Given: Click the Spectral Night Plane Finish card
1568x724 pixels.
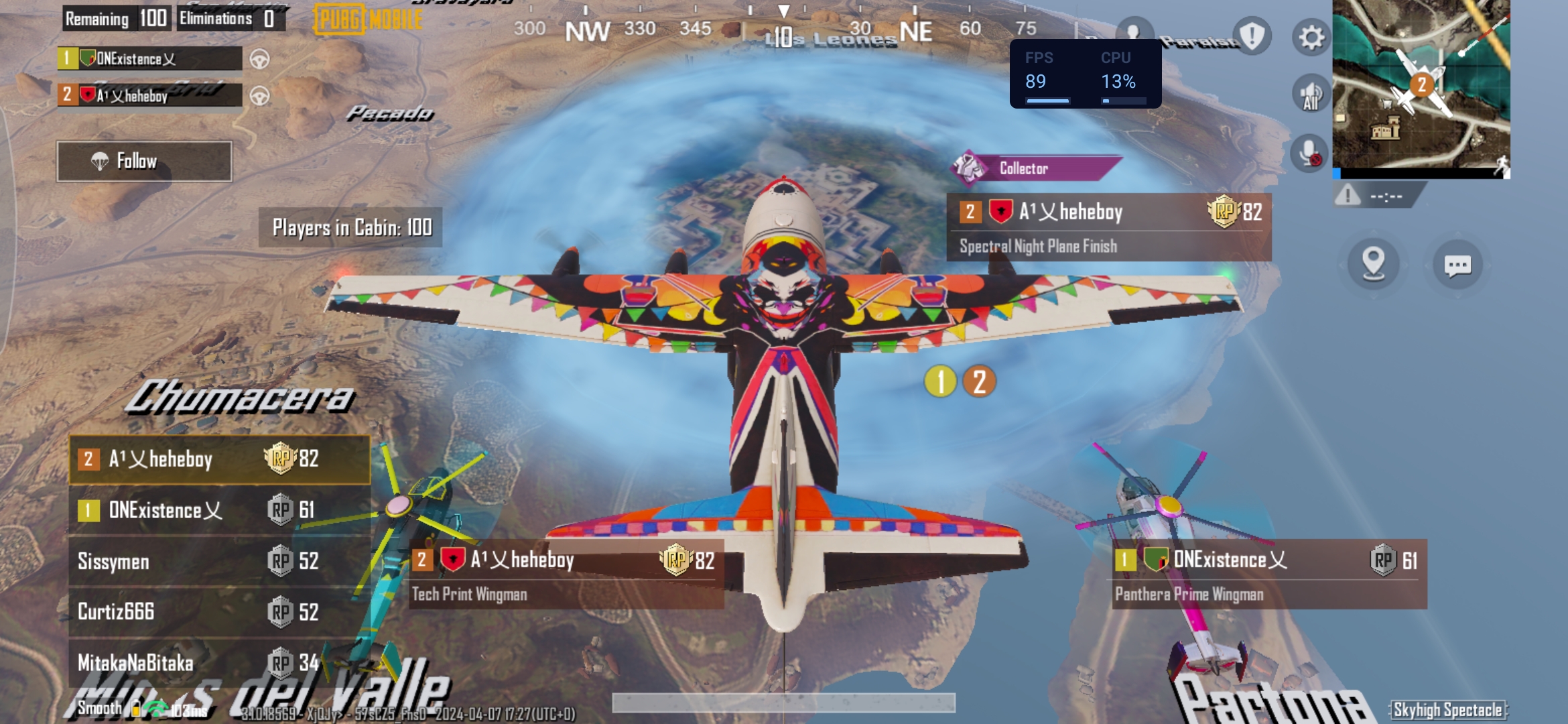Looking at the screenshot, I should tap(1108, 228).
